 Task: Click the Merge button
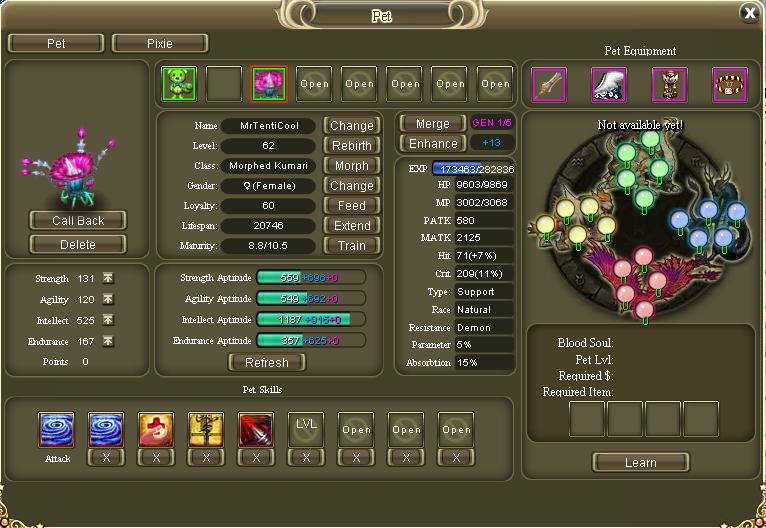pos(432,124)
